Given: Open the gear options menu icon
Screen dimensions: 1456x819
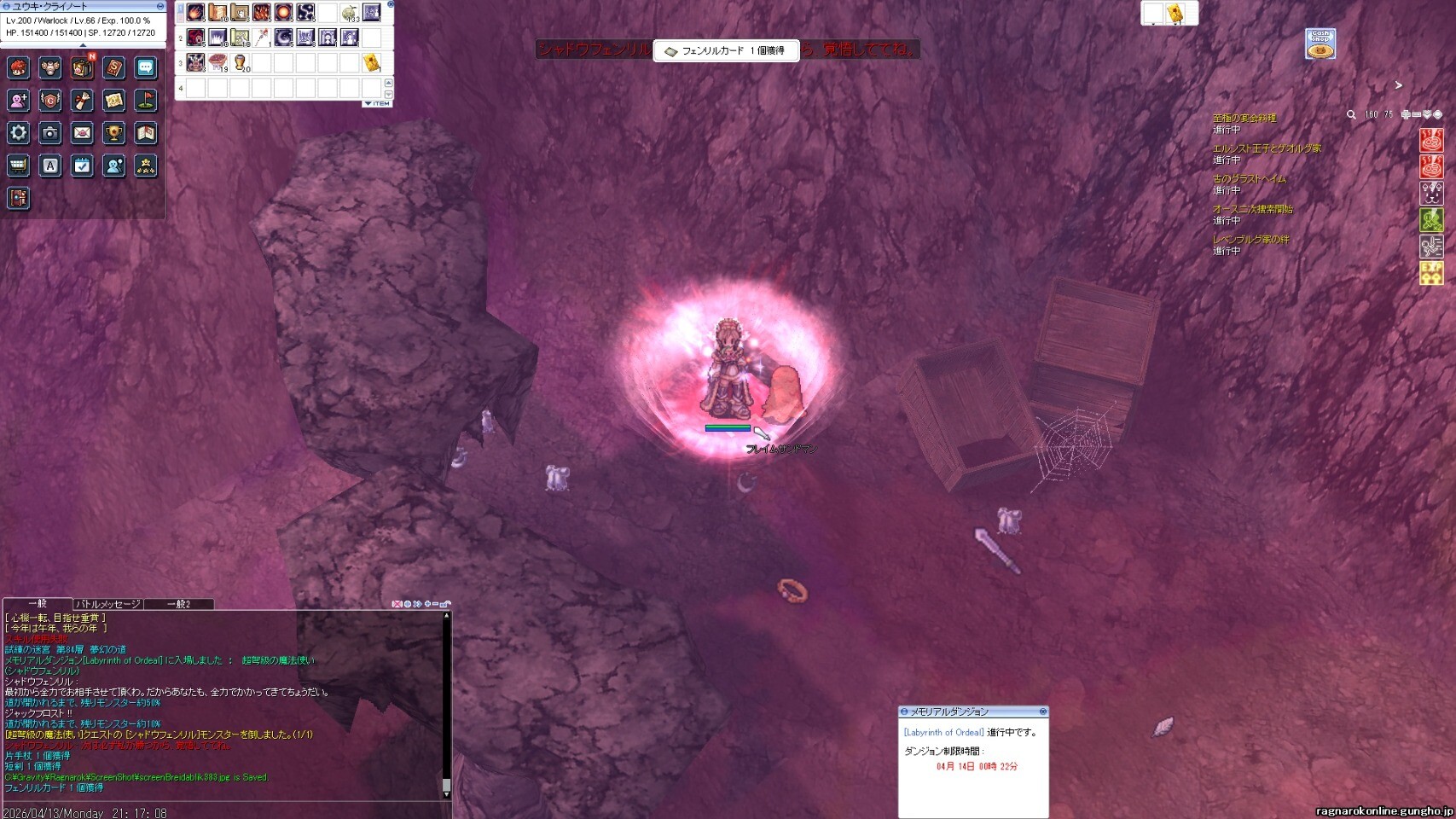Looking at the screenshot, I should coord(18,133).
